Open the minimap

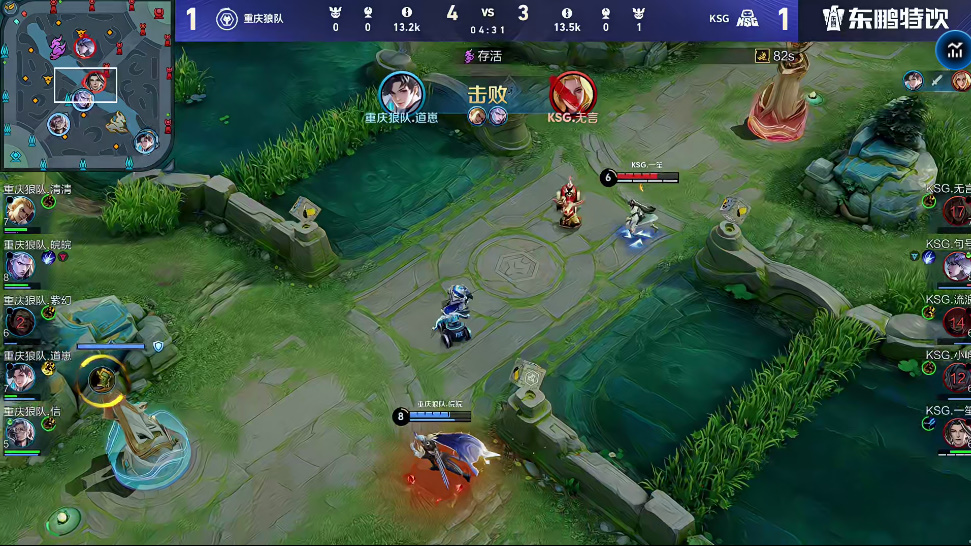[87, 86]
